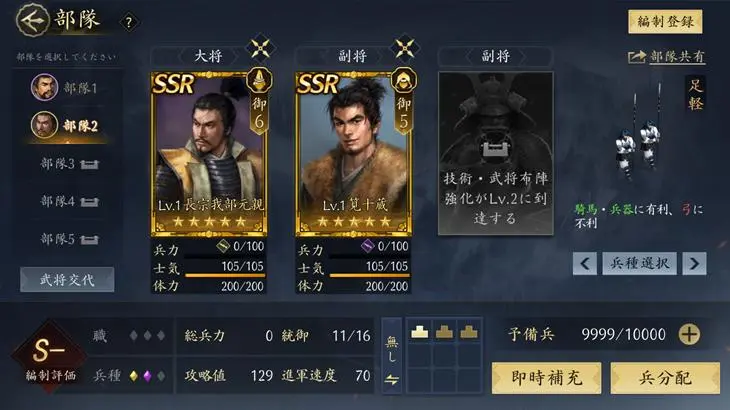Image resolution: width=730 pixels, height=410 pixels.
Task: Open the 兵種選択 troop selection
Action: (x=640, y=263)
